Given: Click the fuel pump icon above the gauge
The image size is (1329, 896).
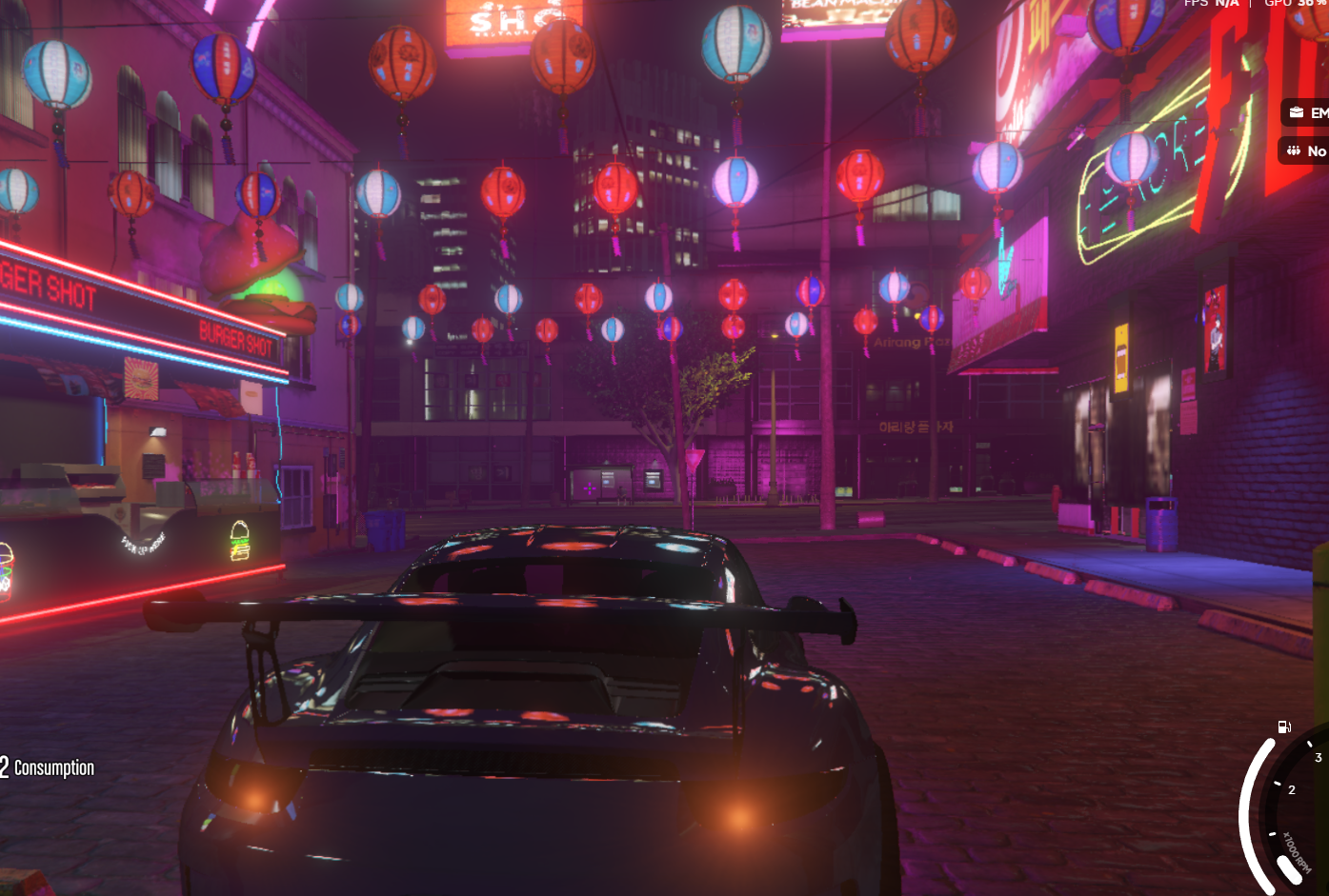Looking at the screenshot, I should pyautogui.click(x=1284, y=727).
